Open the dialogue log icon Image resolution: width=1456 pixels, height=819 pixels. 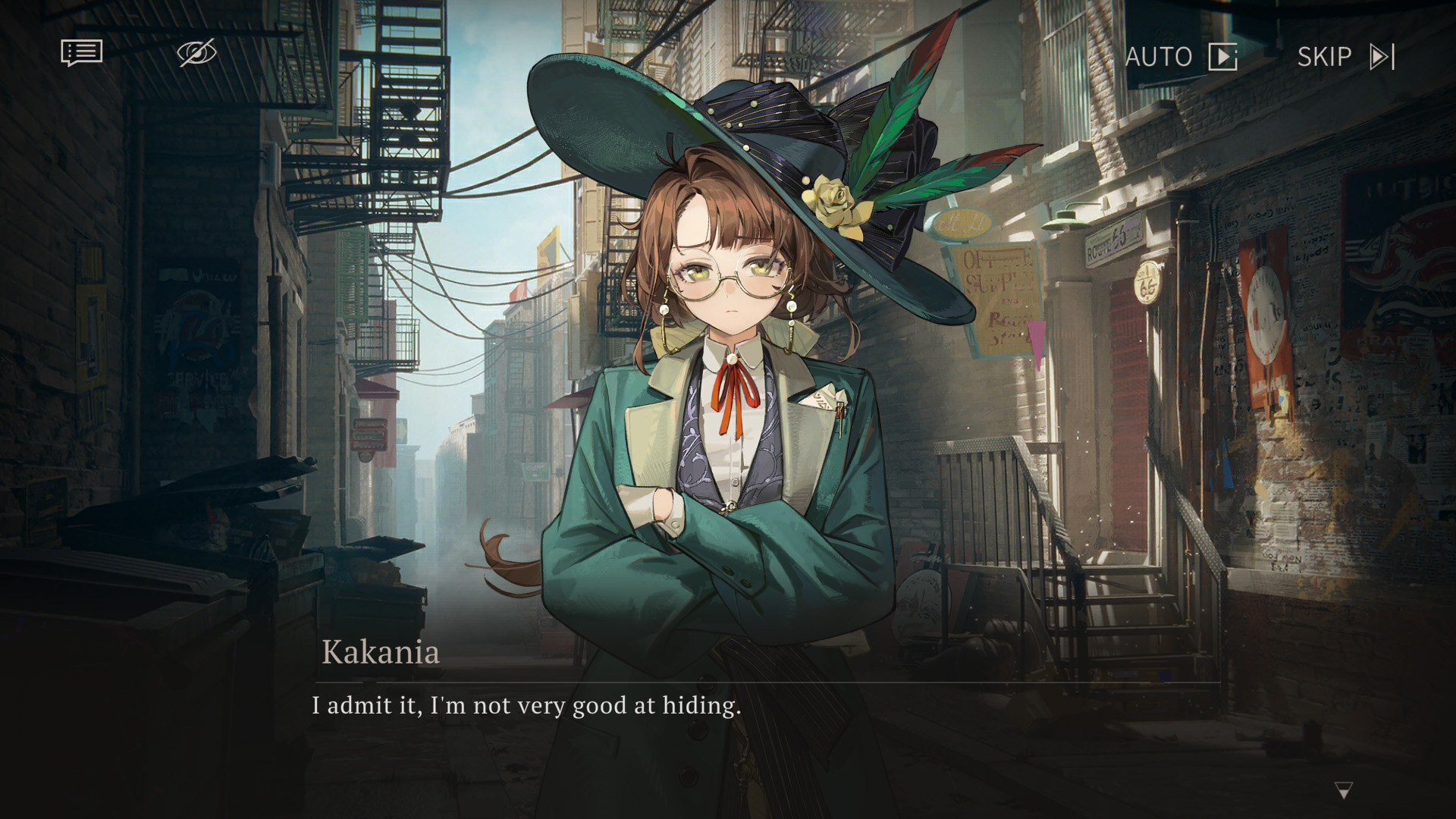(81, 53)
